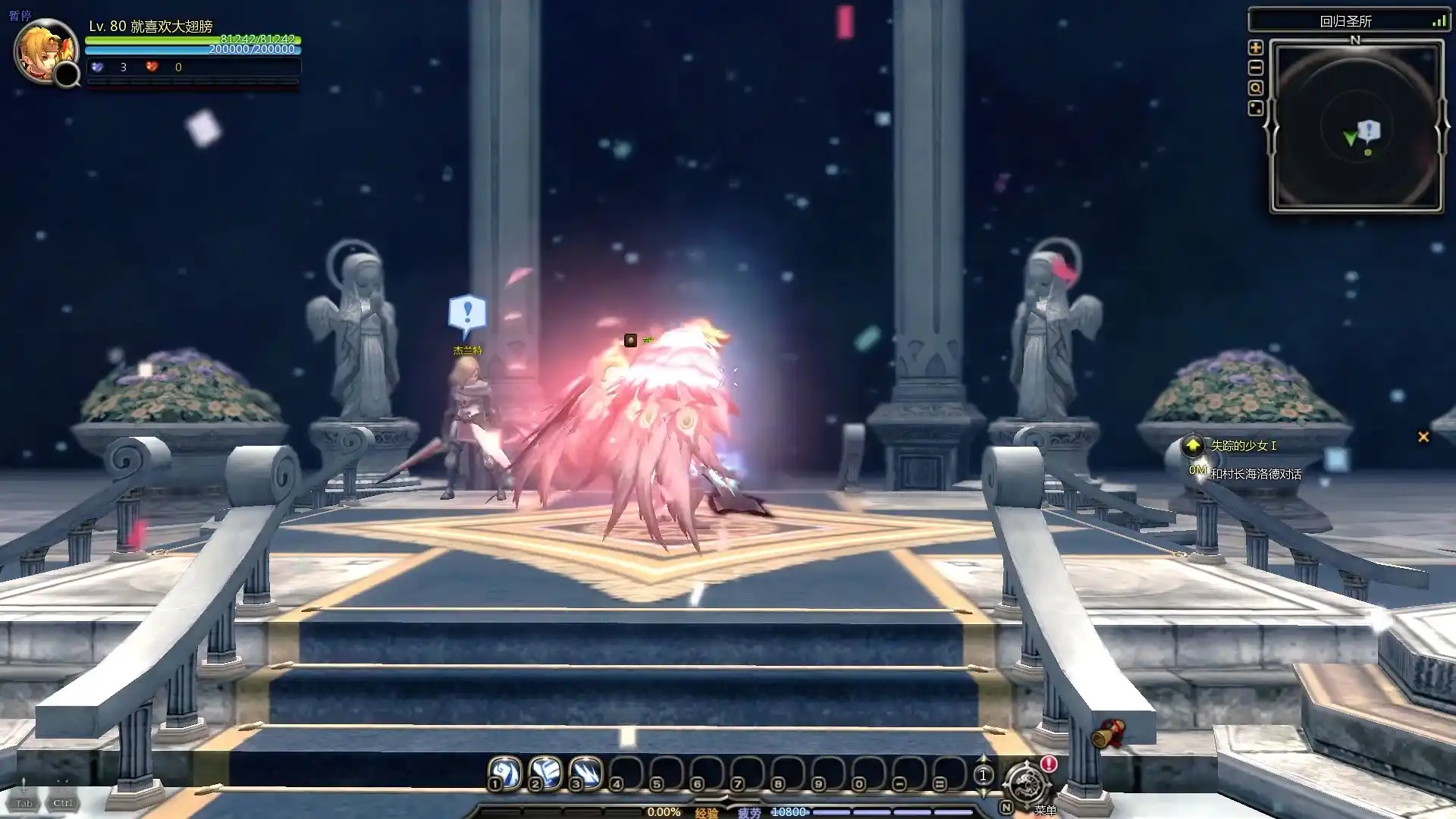
Task: Open the 菜单 dragon emblem menu
Action: pyautogui.click(x=1025, y=785)
